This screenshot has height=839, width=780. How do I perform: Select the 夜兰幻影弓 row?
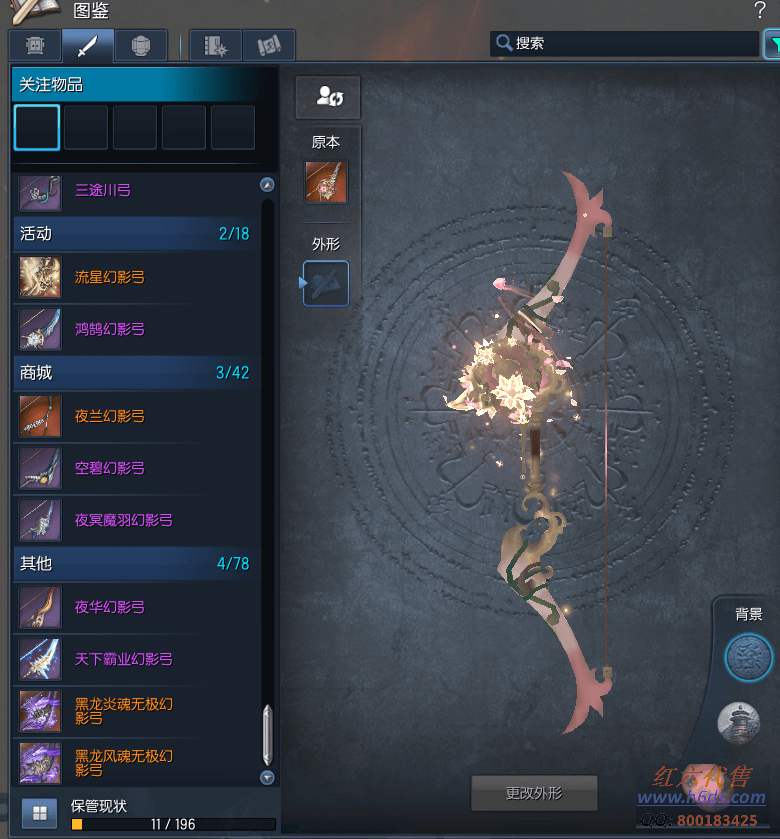coord(109,416)
